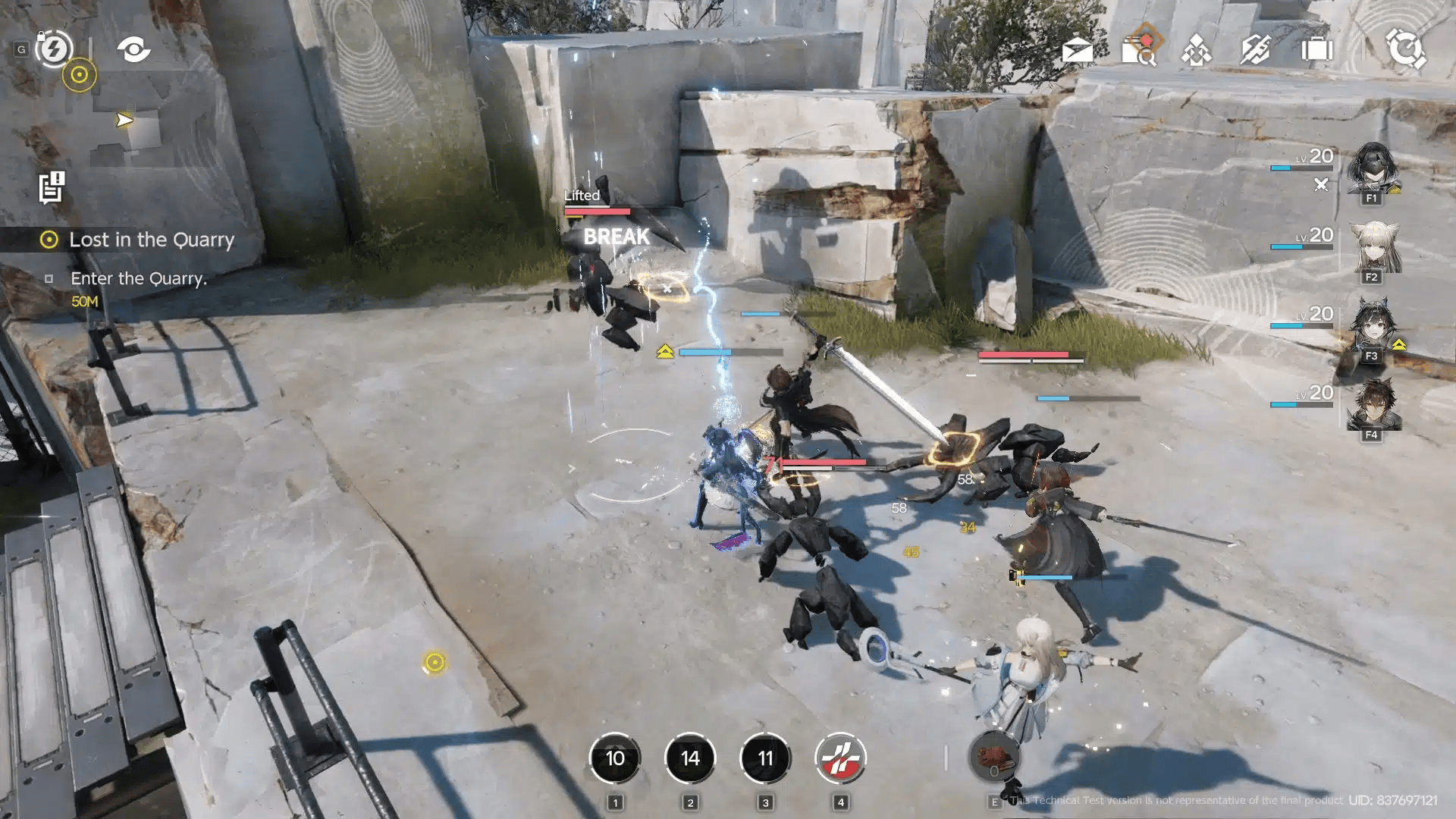
Task: Select the weapons icon in the top bar
Action: coord(1255,47)
